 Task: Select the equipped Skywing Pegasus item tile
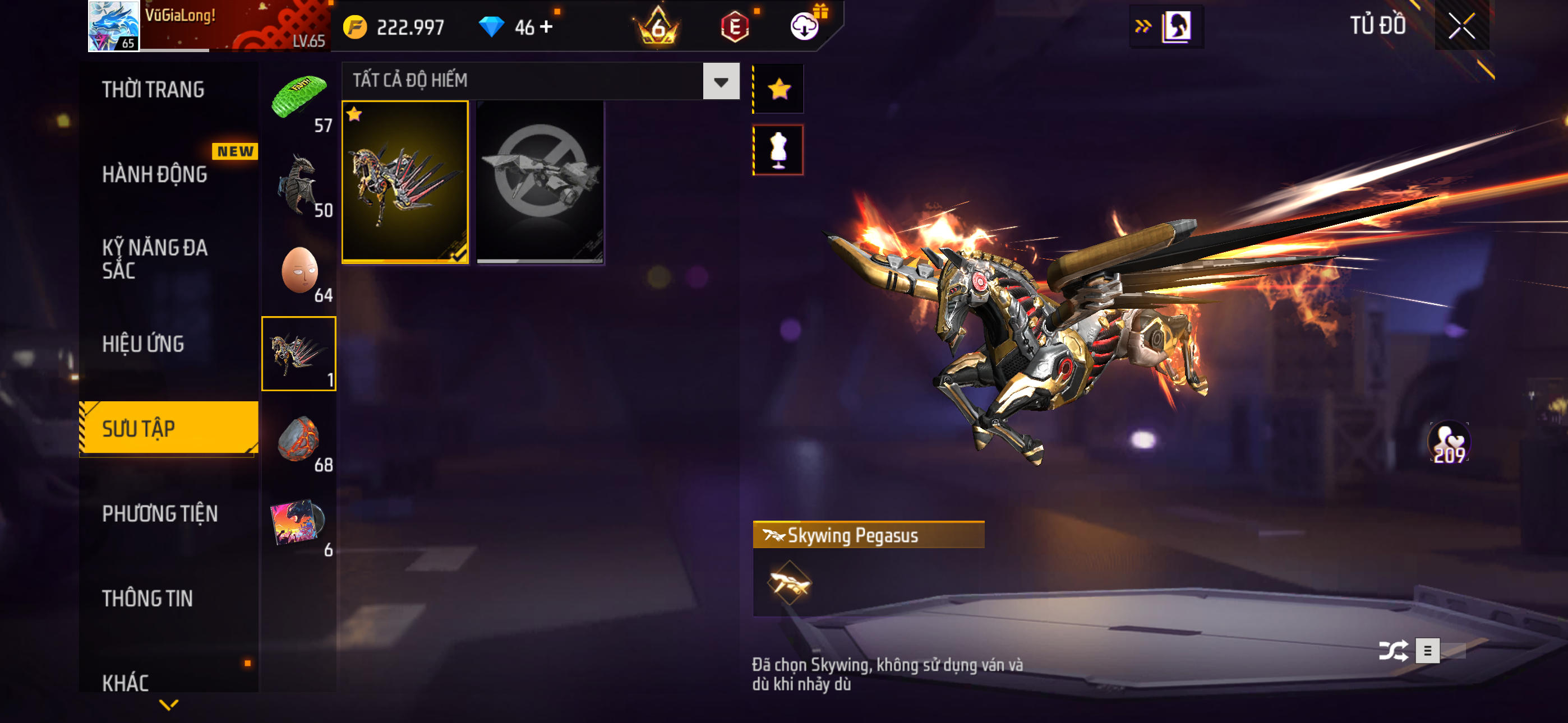click(405, 182)
